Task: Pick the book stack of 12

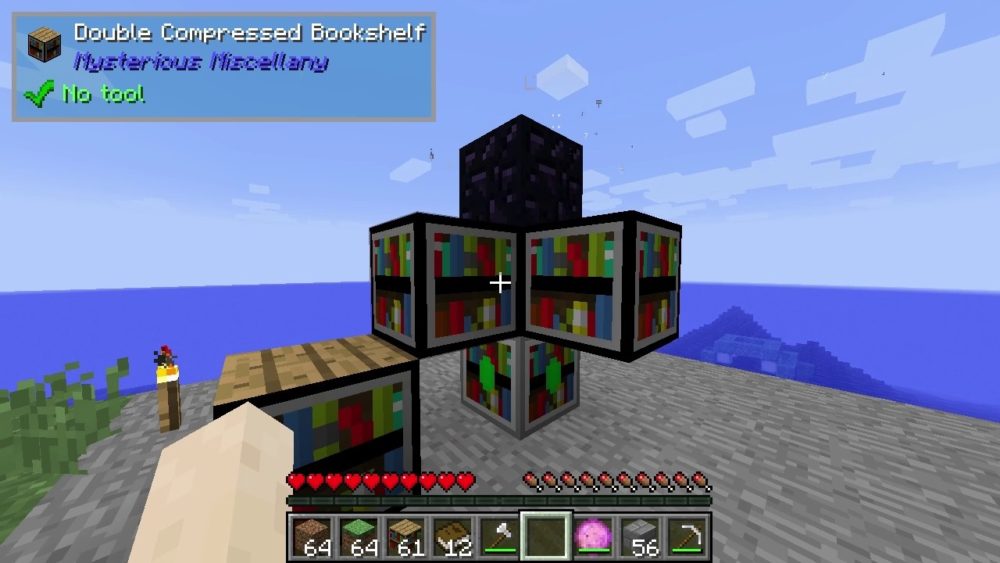Action: point(452,536)
